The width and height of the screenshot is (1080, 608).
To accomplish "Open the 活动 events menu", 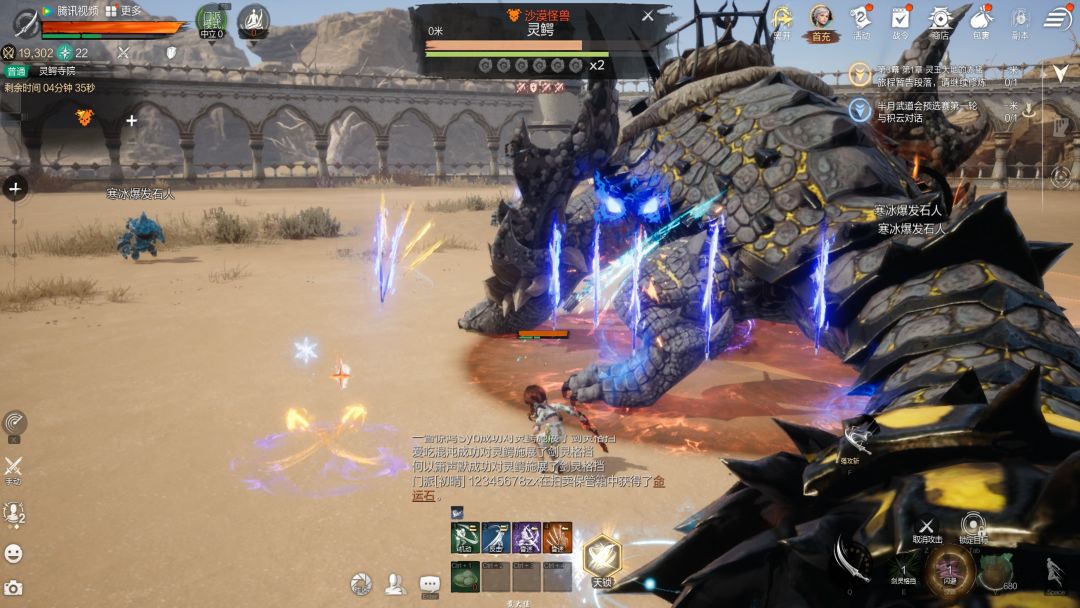I will click(861, 18).
